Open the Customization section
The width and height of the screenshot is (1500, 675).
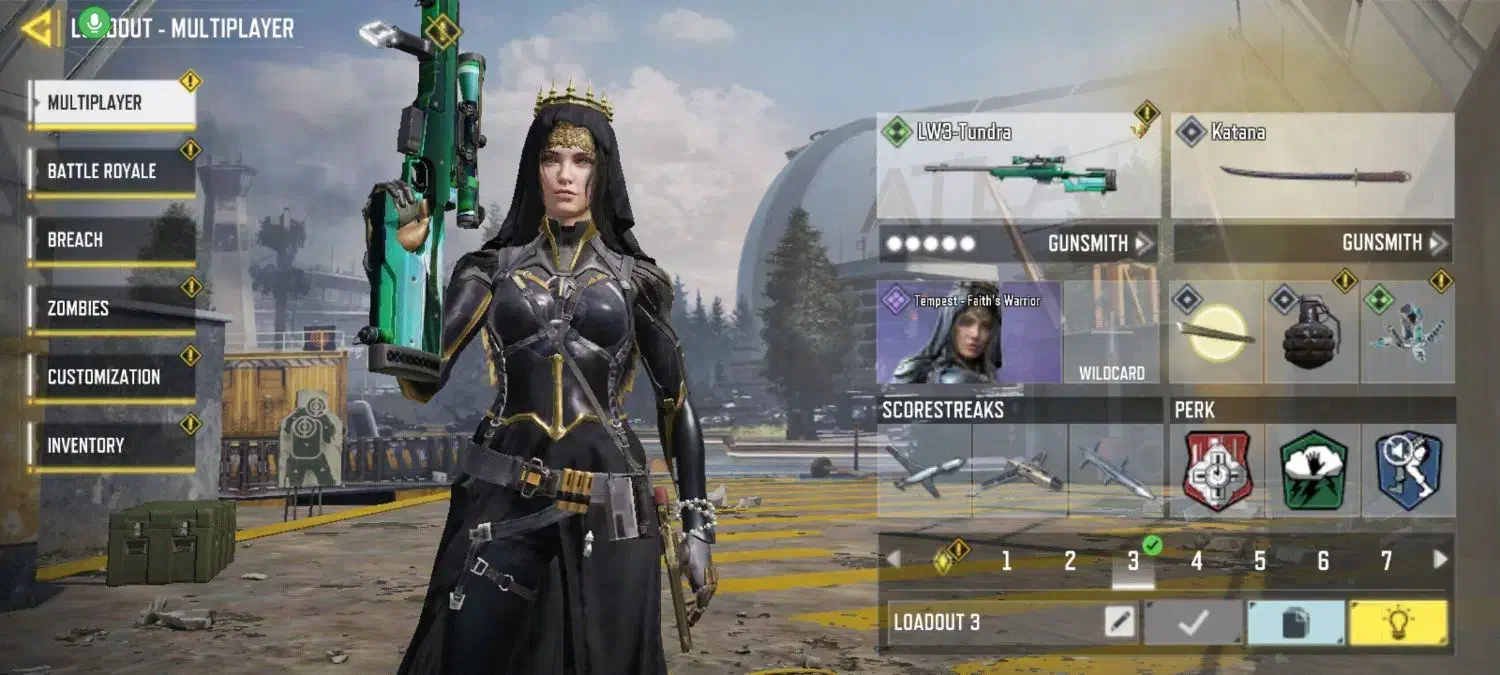[x=112, y=377]
